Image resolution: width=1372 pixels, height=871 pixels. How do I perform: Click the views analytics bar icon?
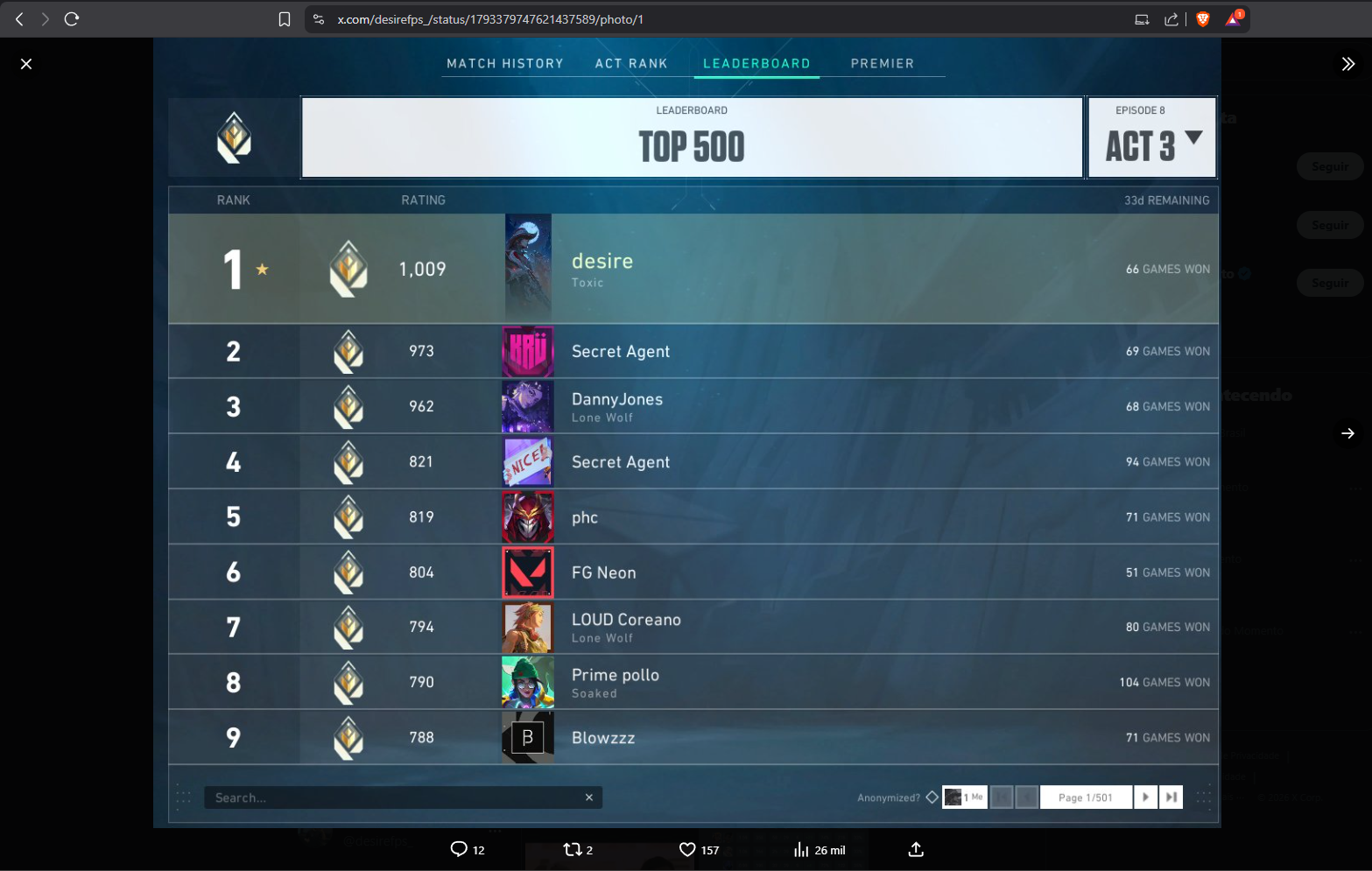801,849
